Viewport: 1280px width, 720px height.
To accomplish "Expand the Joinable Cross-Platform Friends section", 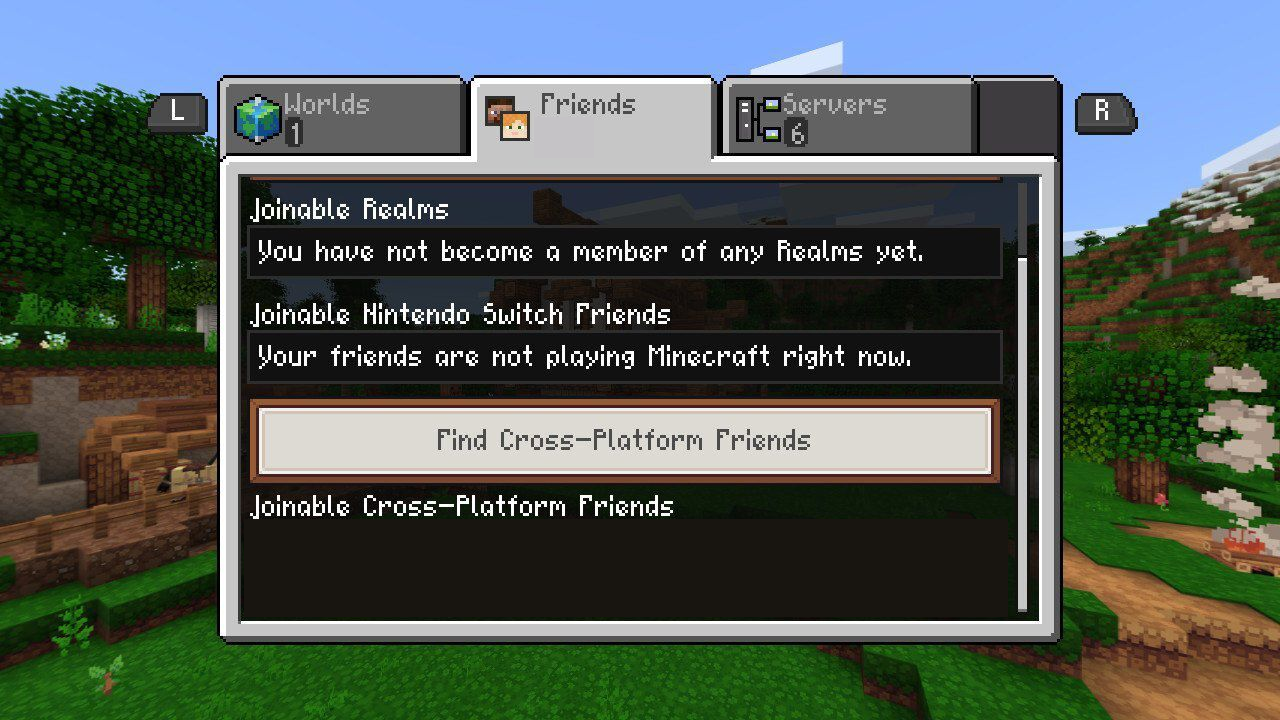I will 462,507.
